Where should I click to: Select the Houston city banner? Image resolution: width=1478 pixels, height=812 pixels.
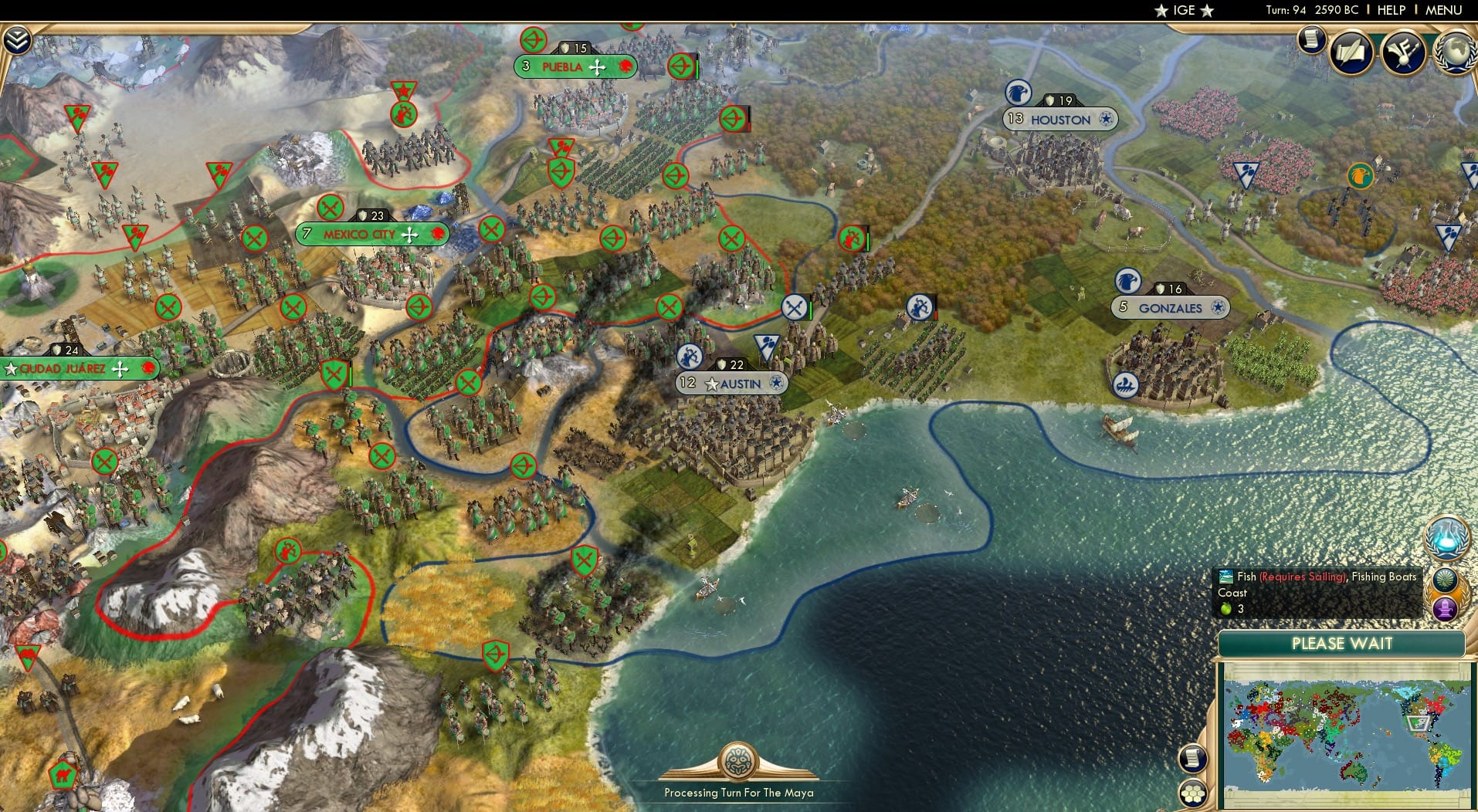click(x=1059, y=120)
